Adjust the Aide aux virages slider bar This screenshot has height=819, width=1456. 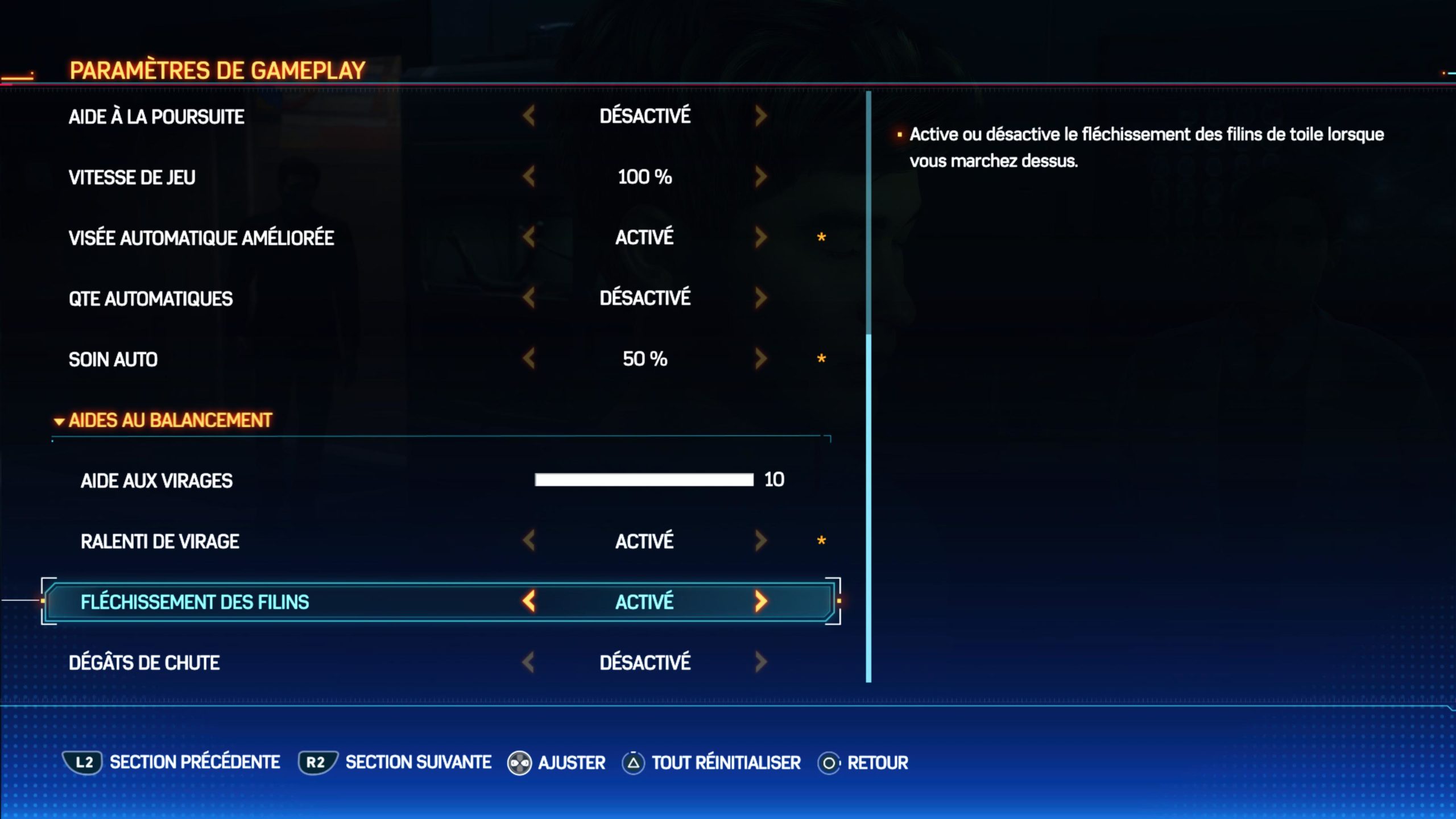point(644,480)
